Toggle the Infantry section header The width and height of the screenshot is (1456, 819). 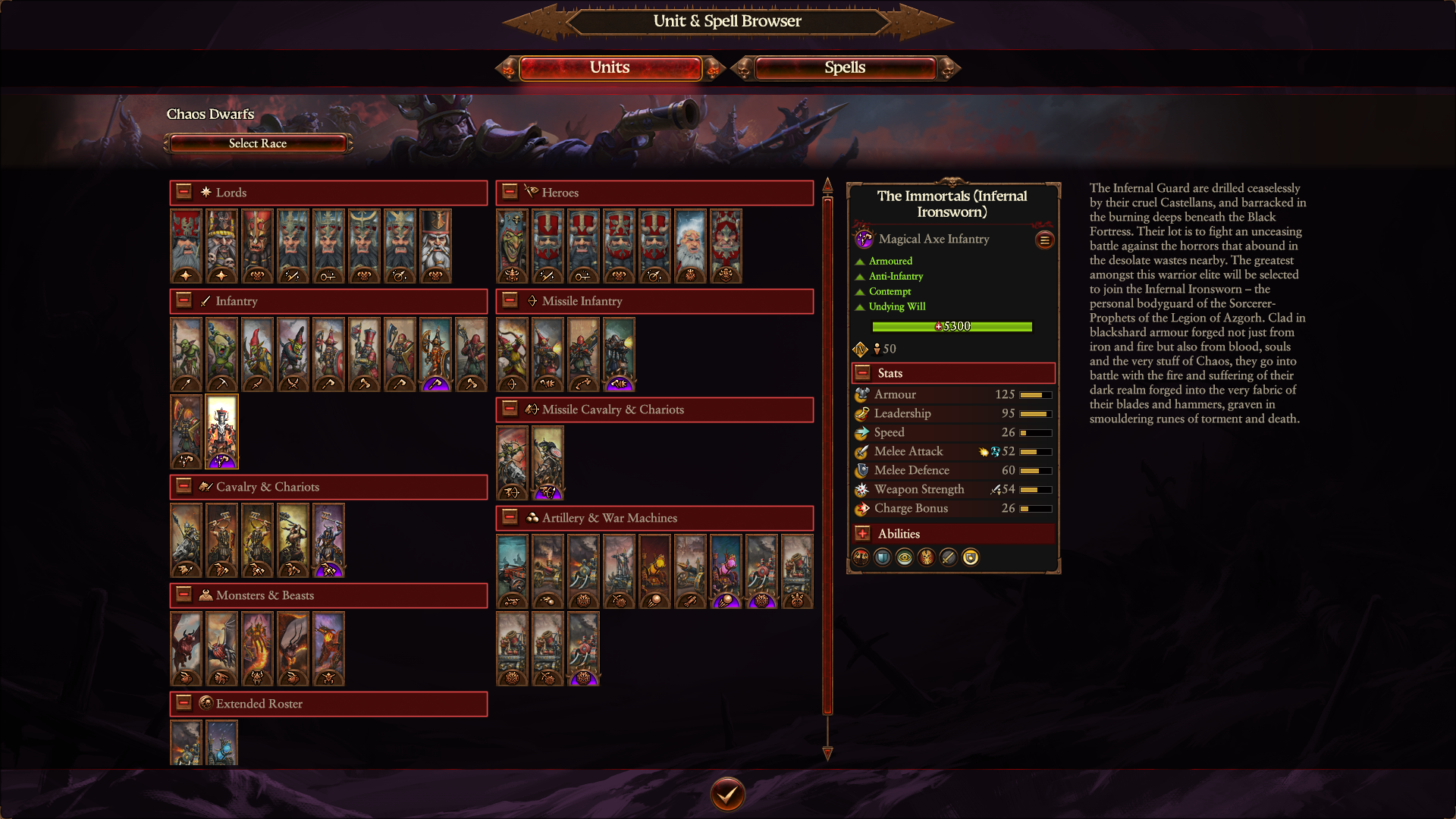pos(184,300)
